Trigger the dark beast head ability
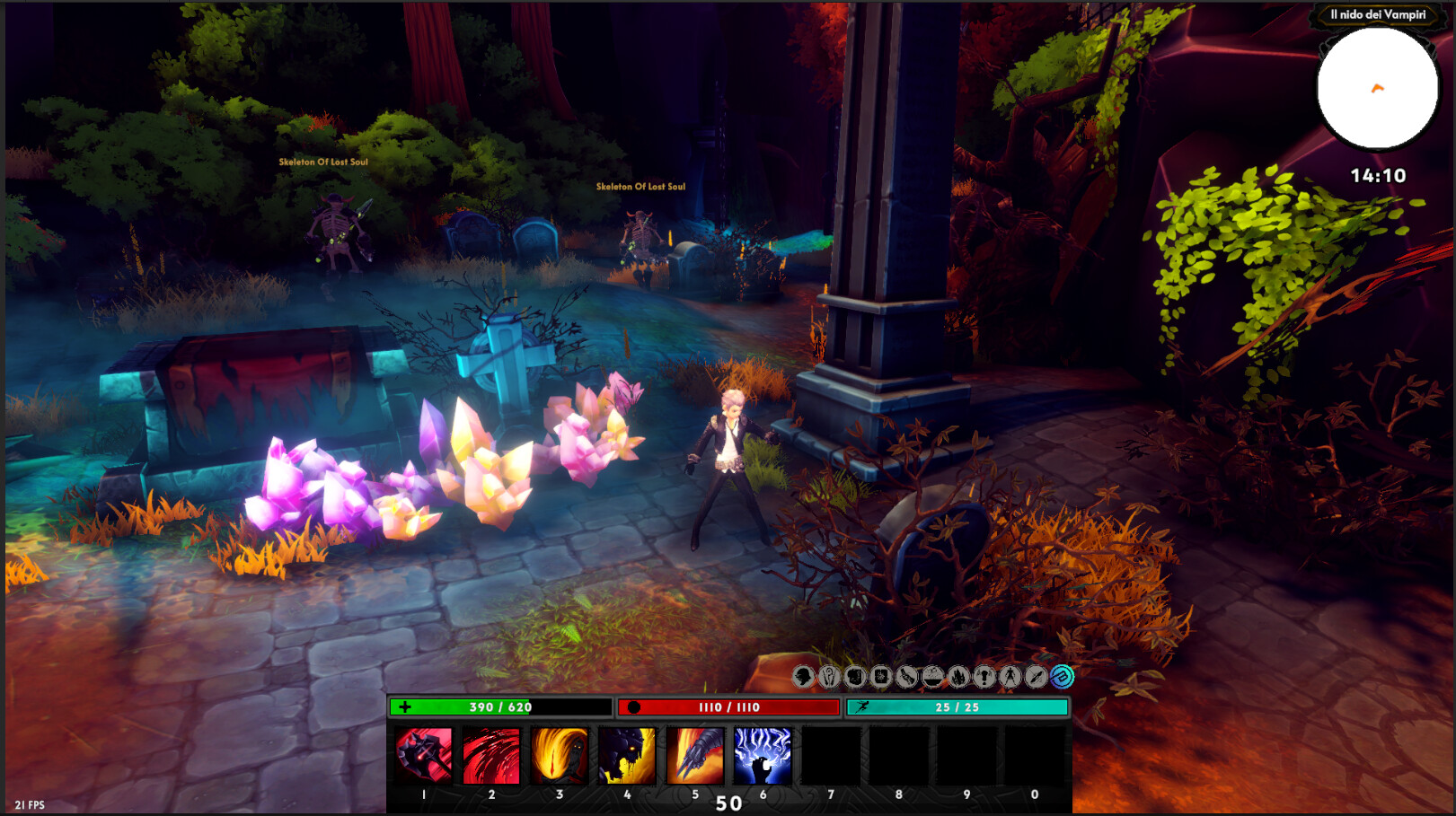The height and width of the screenshot is (816, 1456). [627, 756]
